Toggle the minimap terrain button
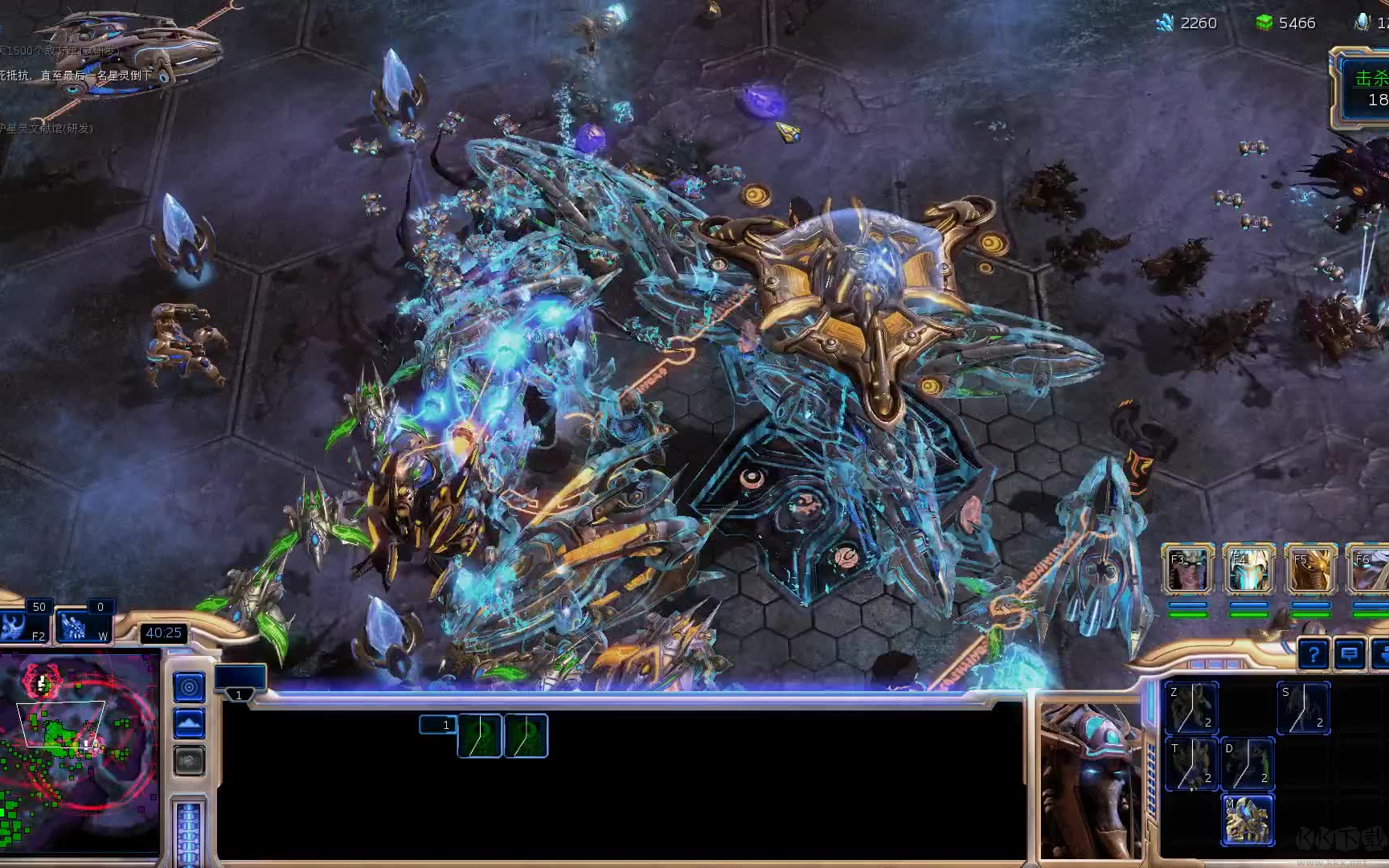 click(189, 724)
